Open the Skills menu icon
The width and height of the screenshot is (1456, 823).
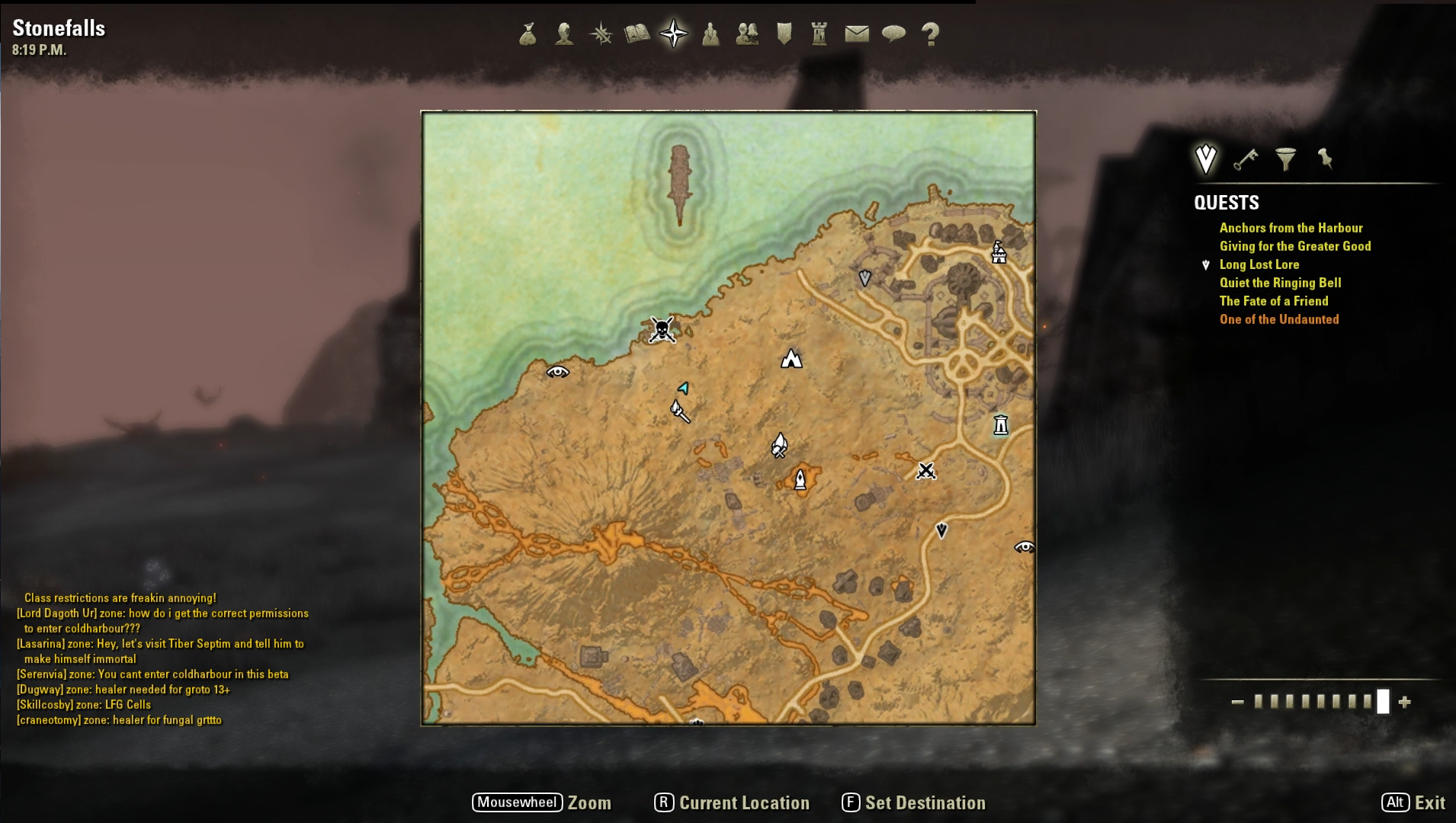coord(601,33)
